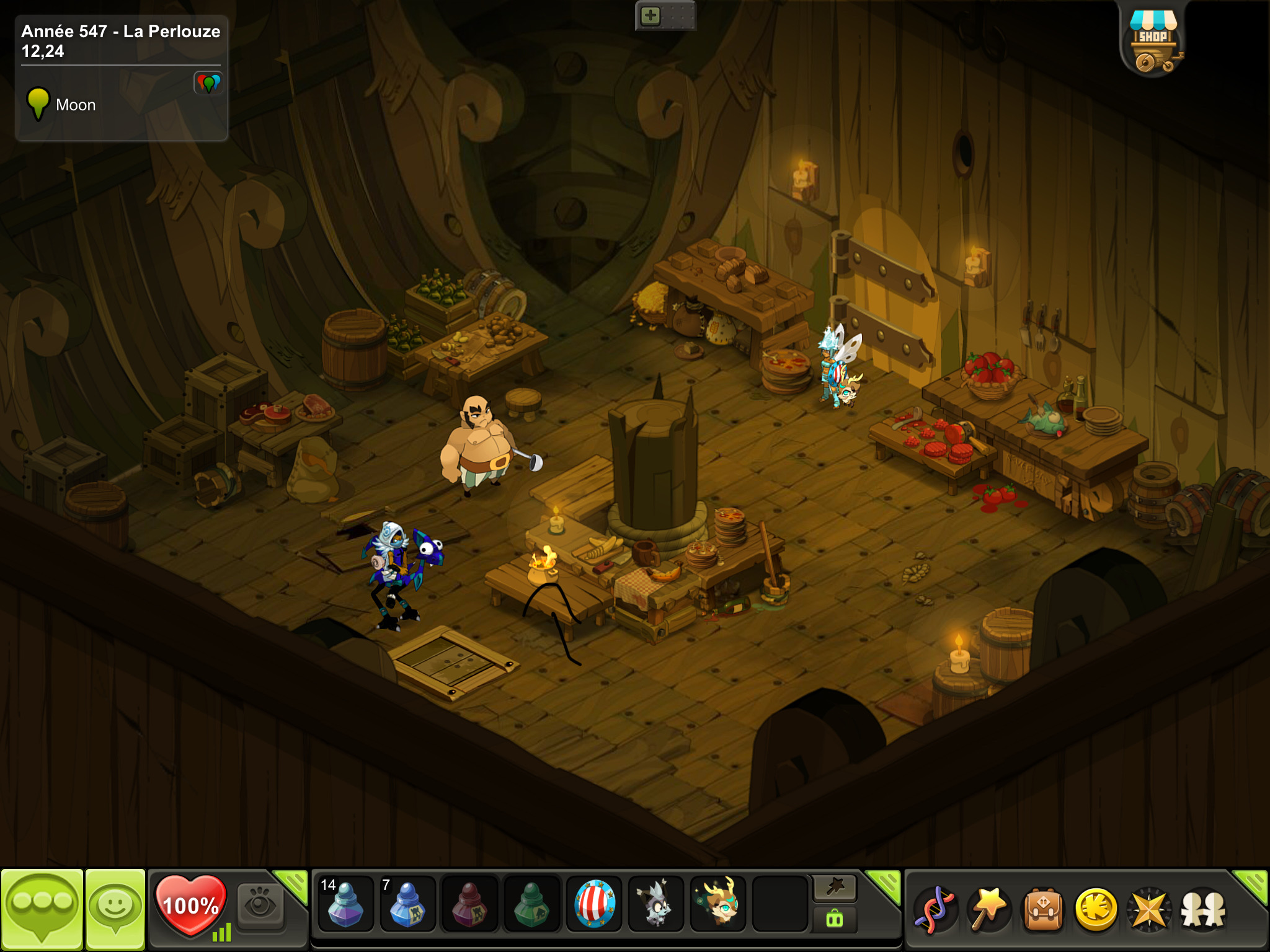The width and height of the screenshot is (1270, 952).
Task: Open the DNA helix characteristics menu
Action: (x=936, y=910)
